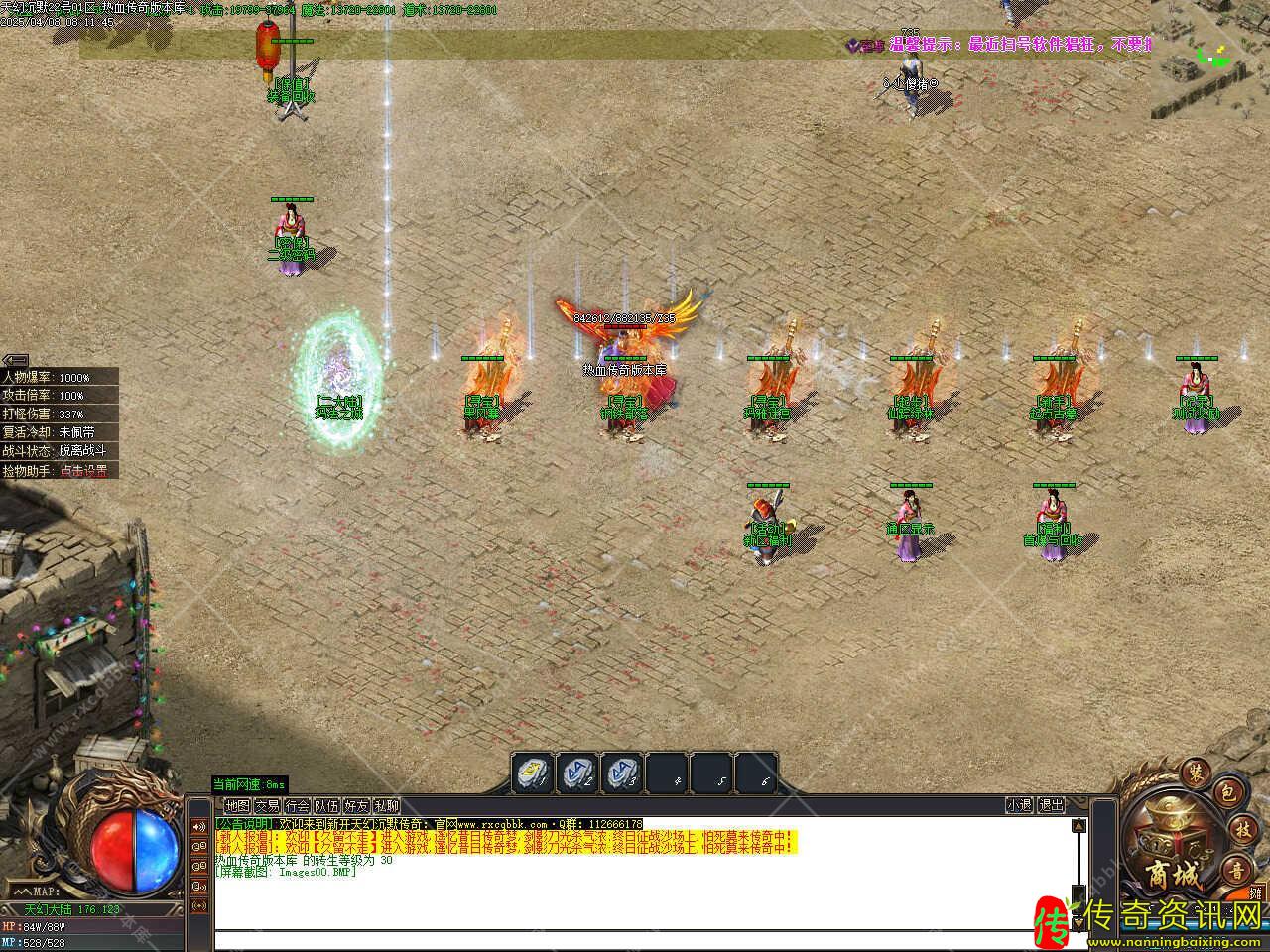Open the 行会 guild panel
This screenshot has height=952, width=1270.
click(297, 805)
